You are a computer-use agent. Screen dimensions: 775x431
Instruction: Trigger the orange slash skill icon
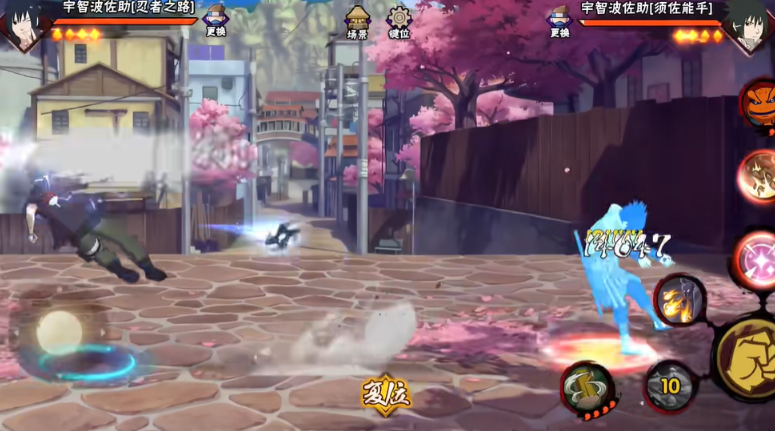click(758, 177)
